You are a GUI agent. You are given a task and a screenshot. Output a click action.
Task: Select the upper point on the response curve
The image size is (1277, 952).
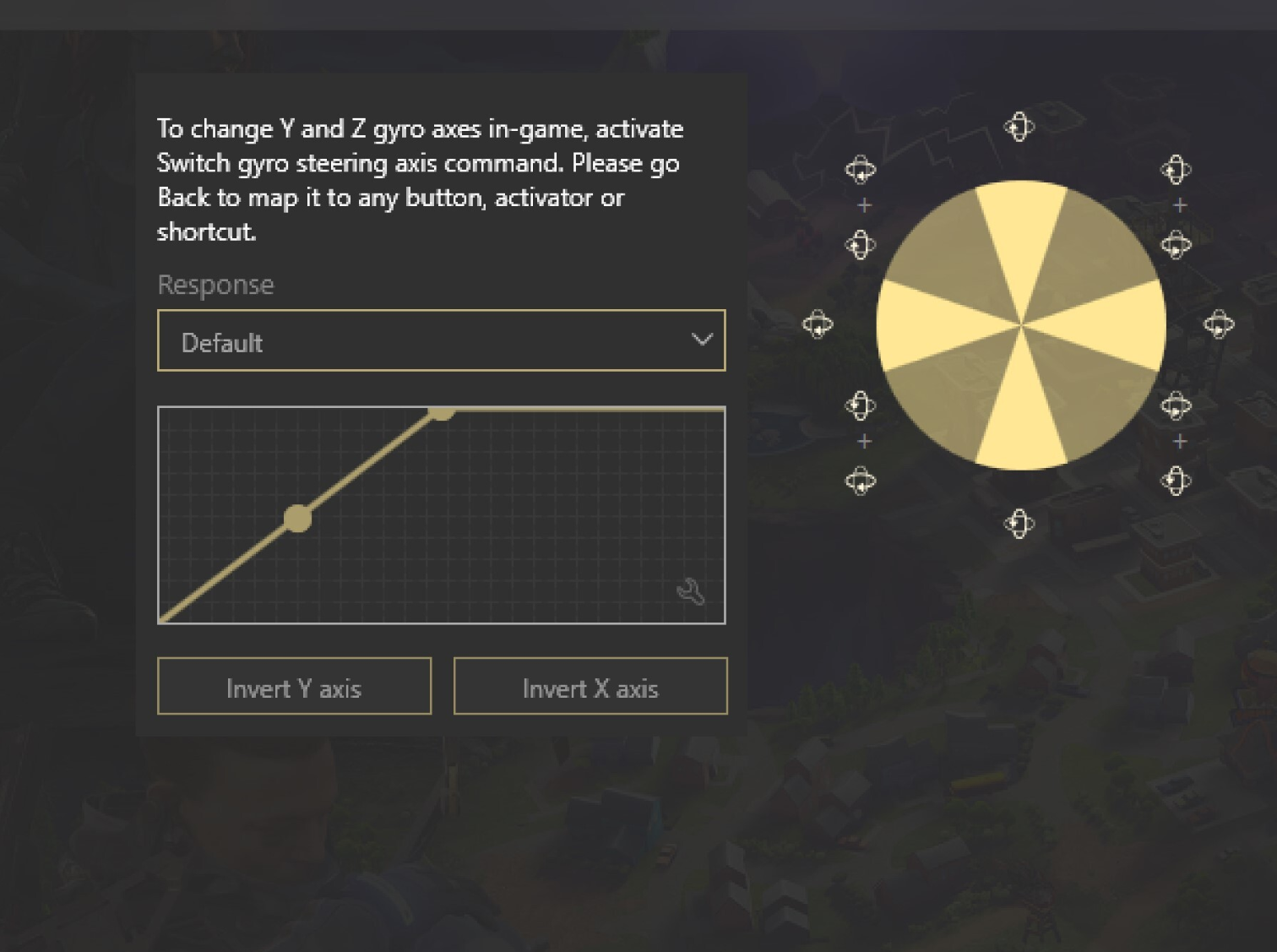[442, 411]
